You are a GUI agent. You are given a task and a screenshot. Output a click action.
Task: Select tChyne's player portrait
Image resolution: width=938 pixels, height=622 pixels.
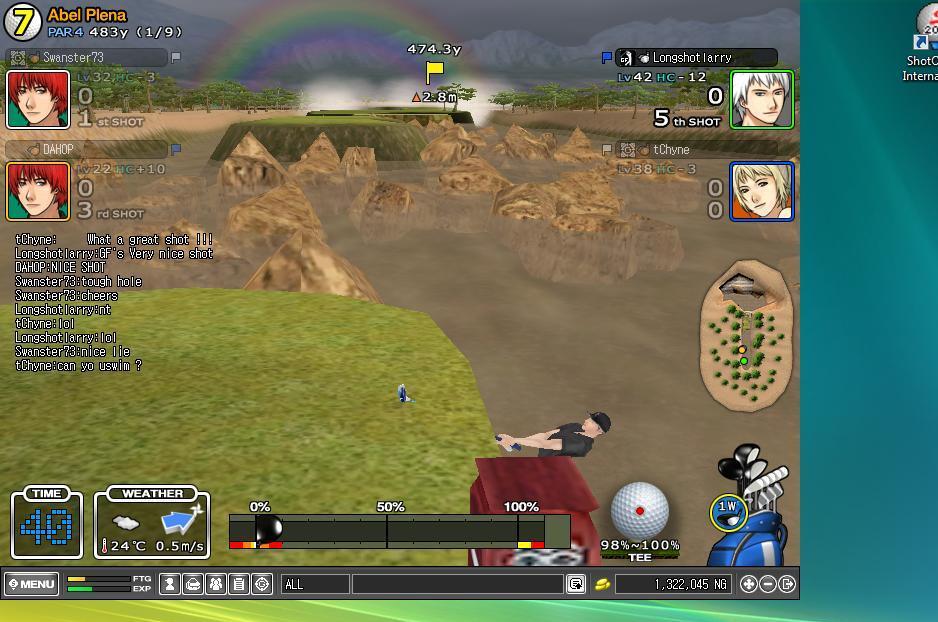tap(762, 191)
